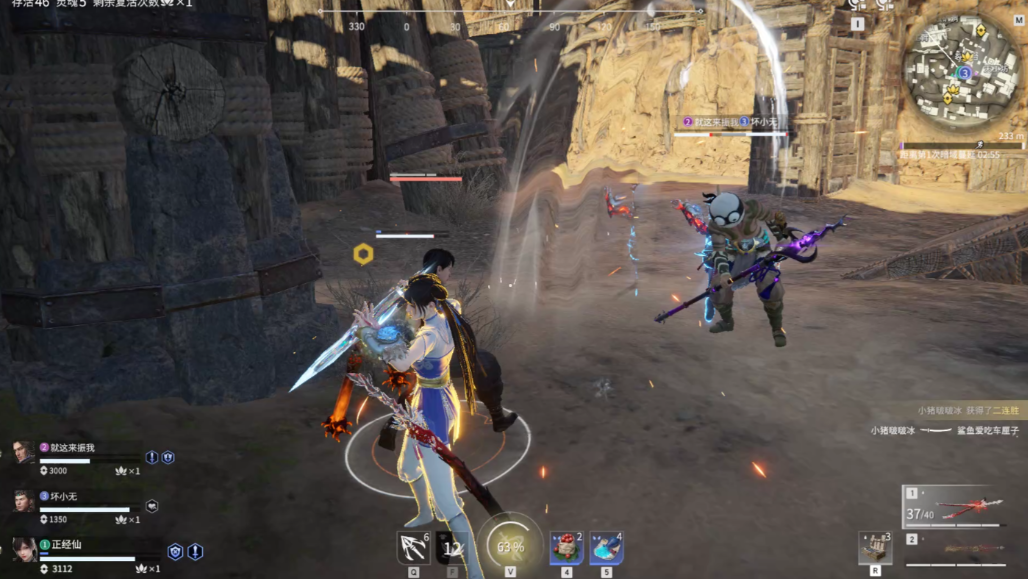Activate the ultimate gauge at 63%
Viewport: 1028px width, 579px height.
pos(509,546)
